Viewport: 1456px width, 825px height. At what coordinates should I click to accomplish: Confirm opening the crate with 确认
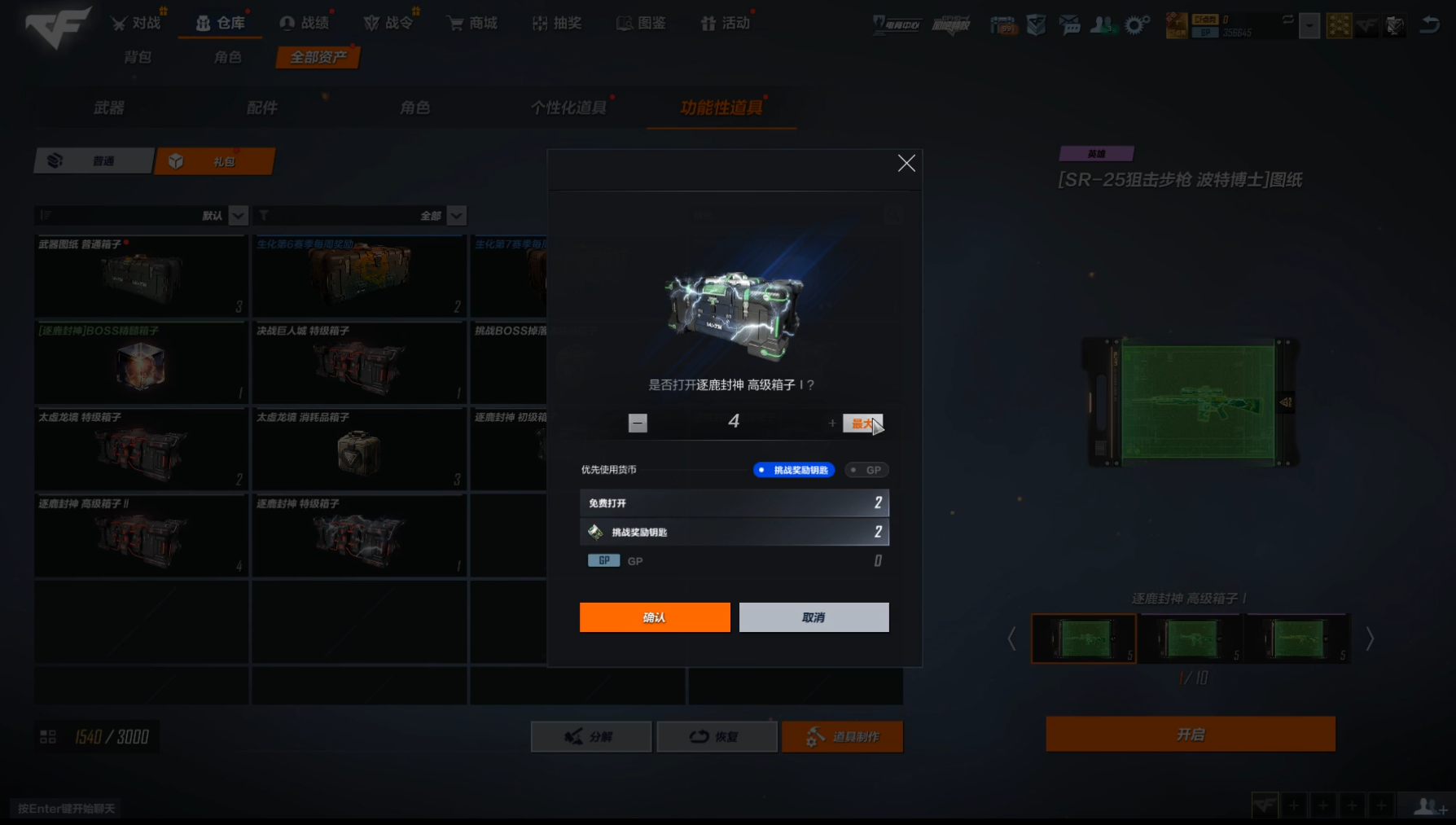click(x=655, y=617)
